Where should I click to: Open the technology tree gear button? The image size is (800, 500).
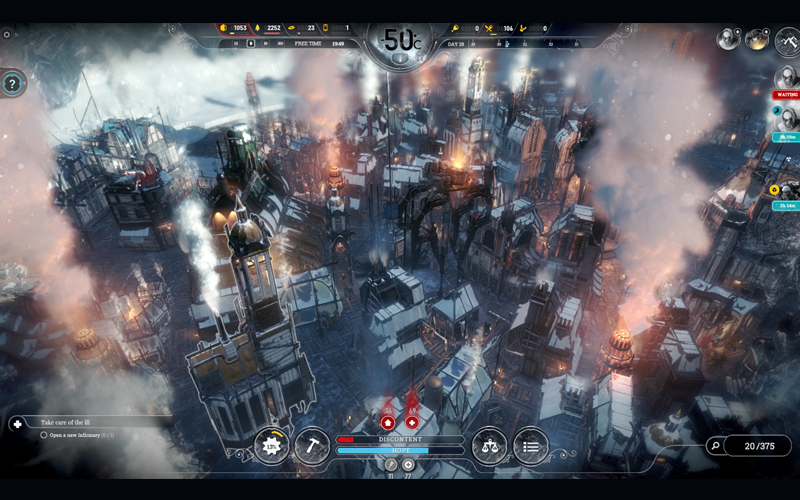[271, 446]
